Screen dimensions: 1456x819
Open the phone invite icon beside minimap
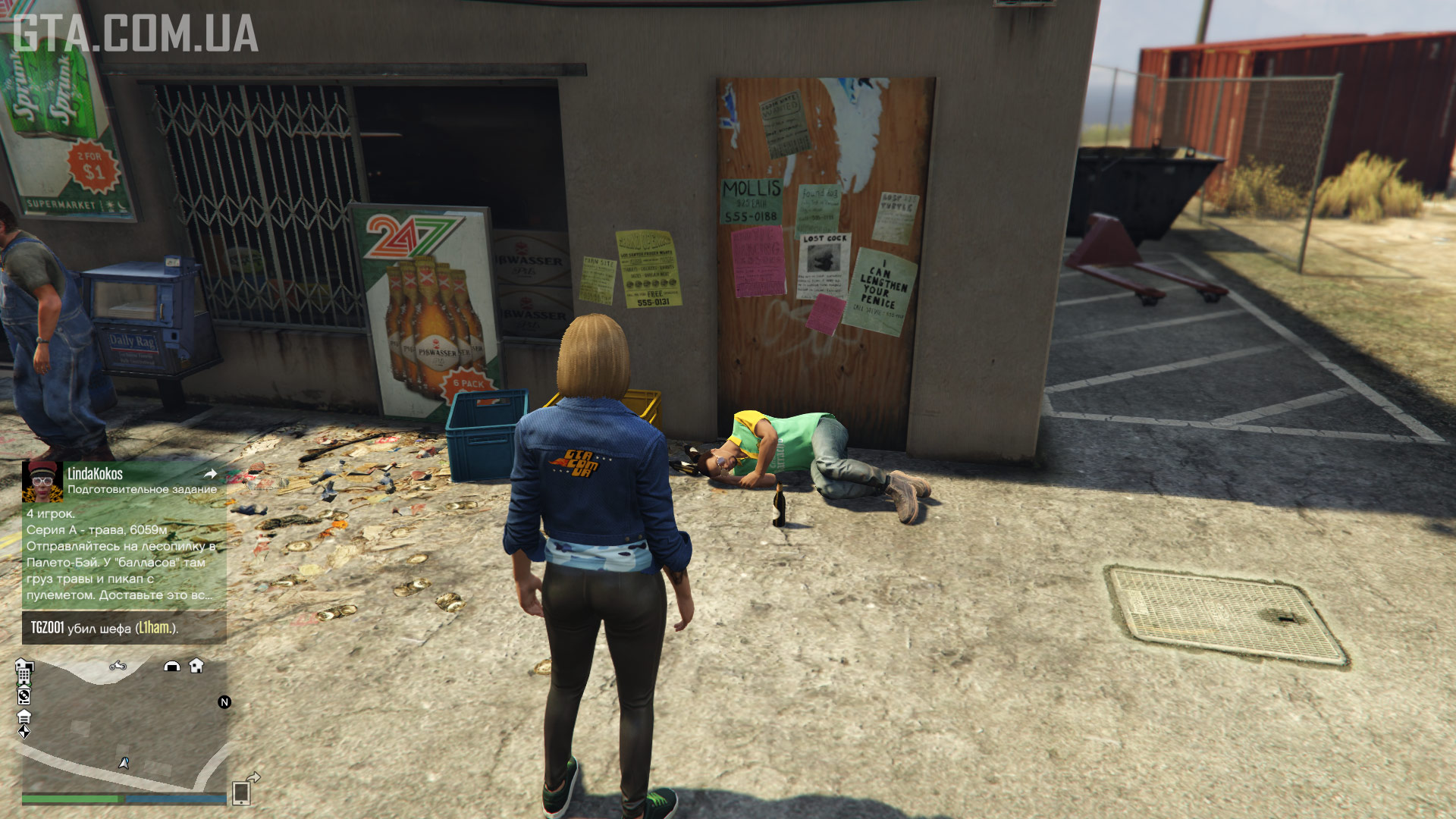click(243, 791)
